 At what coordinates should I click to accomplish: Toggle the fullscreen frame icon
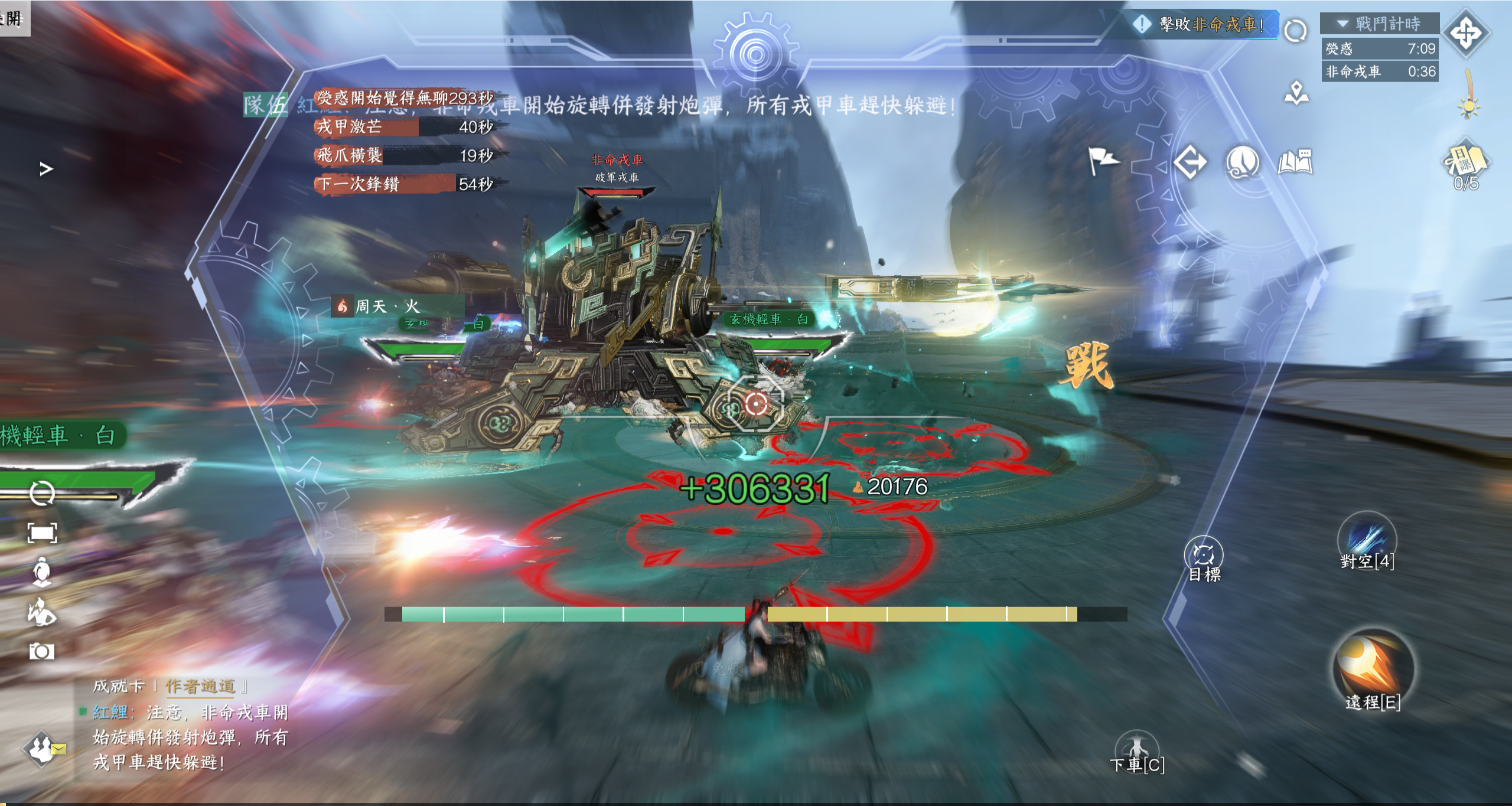[42, 533]
